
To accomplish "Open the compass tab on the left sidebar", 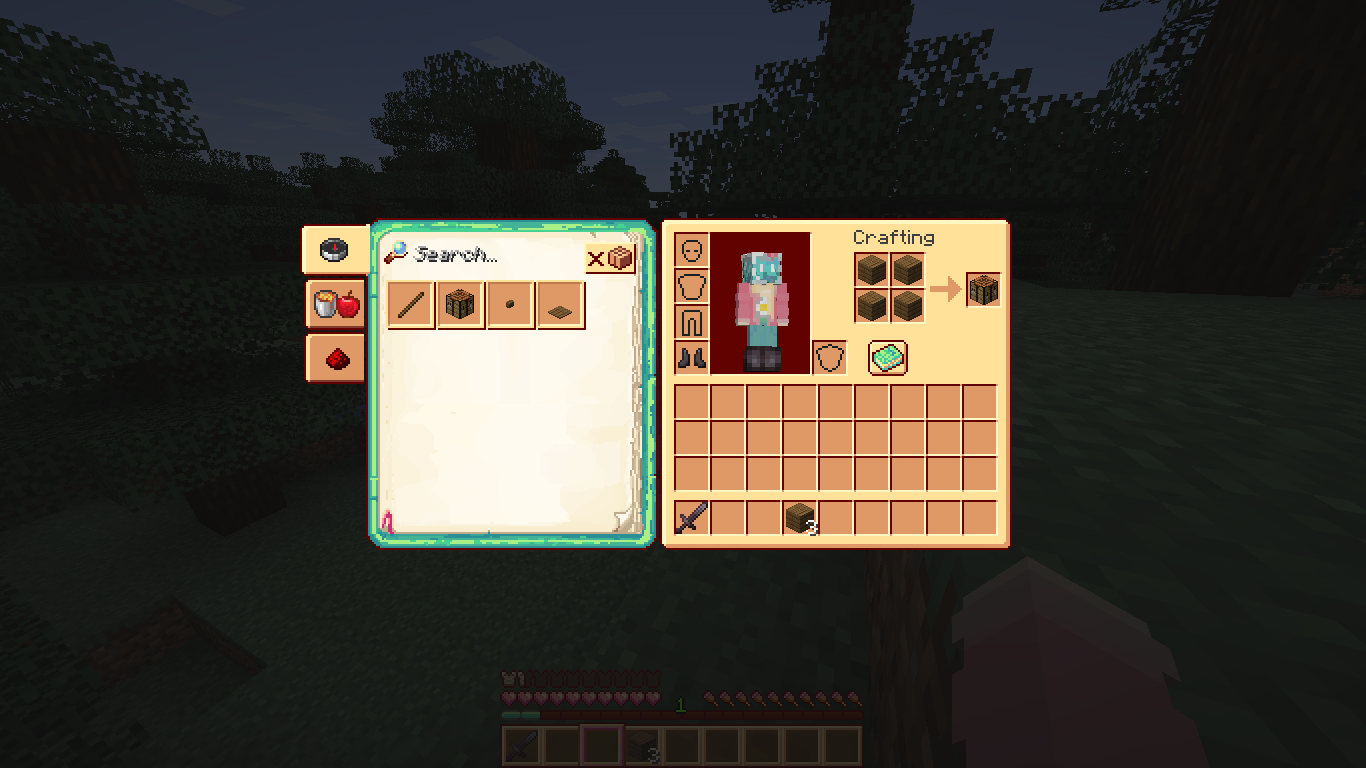I will pos(334,250).
